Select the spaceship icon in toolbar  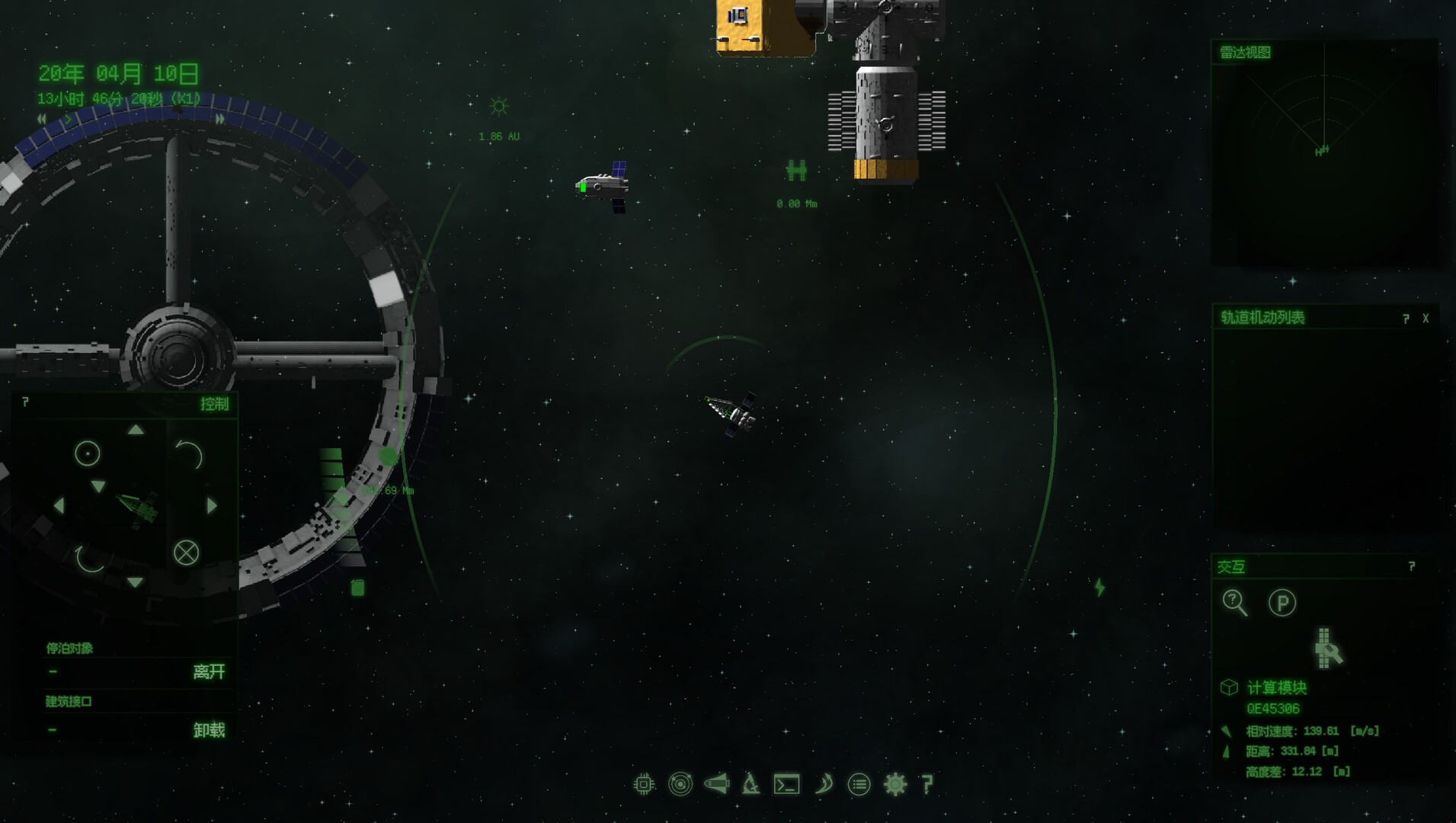click(x=716, y=783)
